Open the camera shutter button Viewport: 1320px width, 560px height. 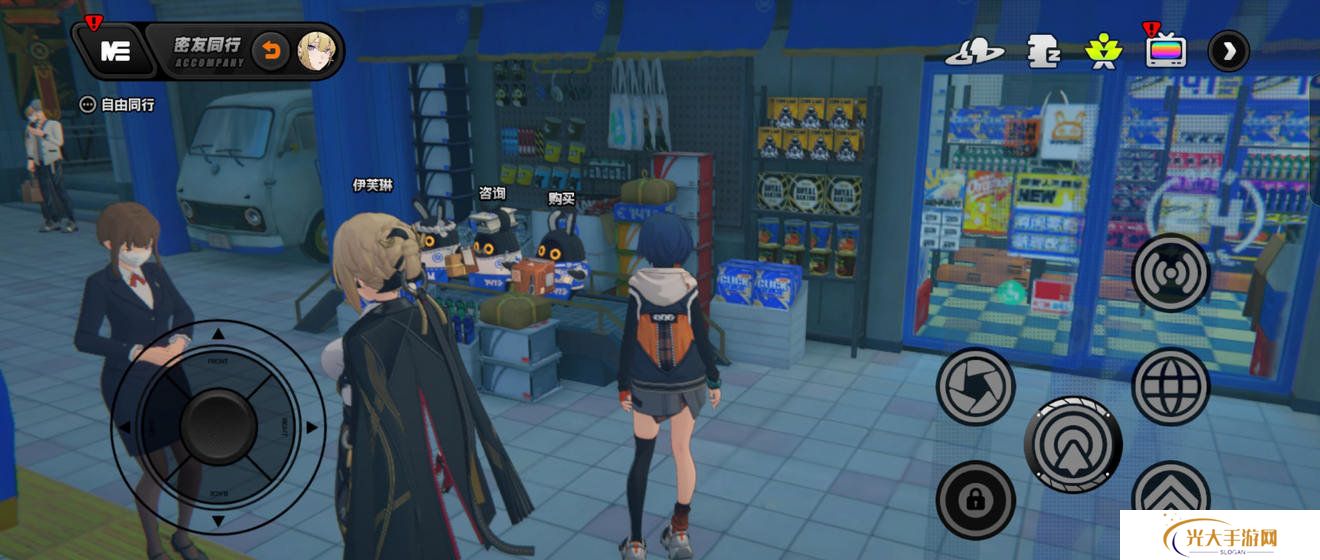coord(975,386)
